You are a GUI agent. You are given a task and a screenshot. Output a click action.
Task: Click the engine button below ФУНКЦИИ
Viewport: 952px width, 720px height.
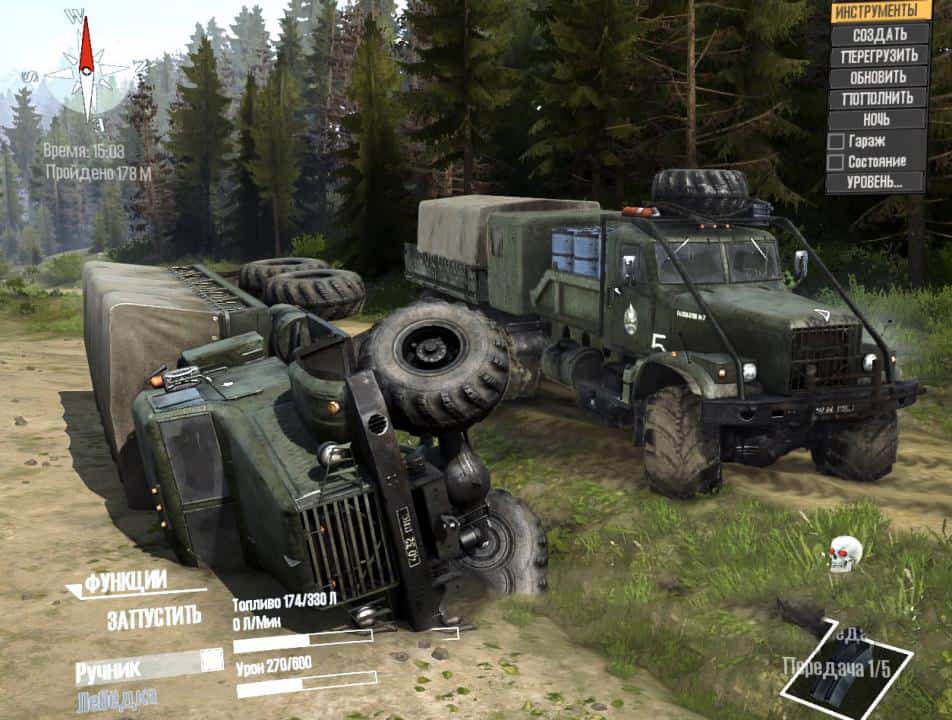point(154,617)
